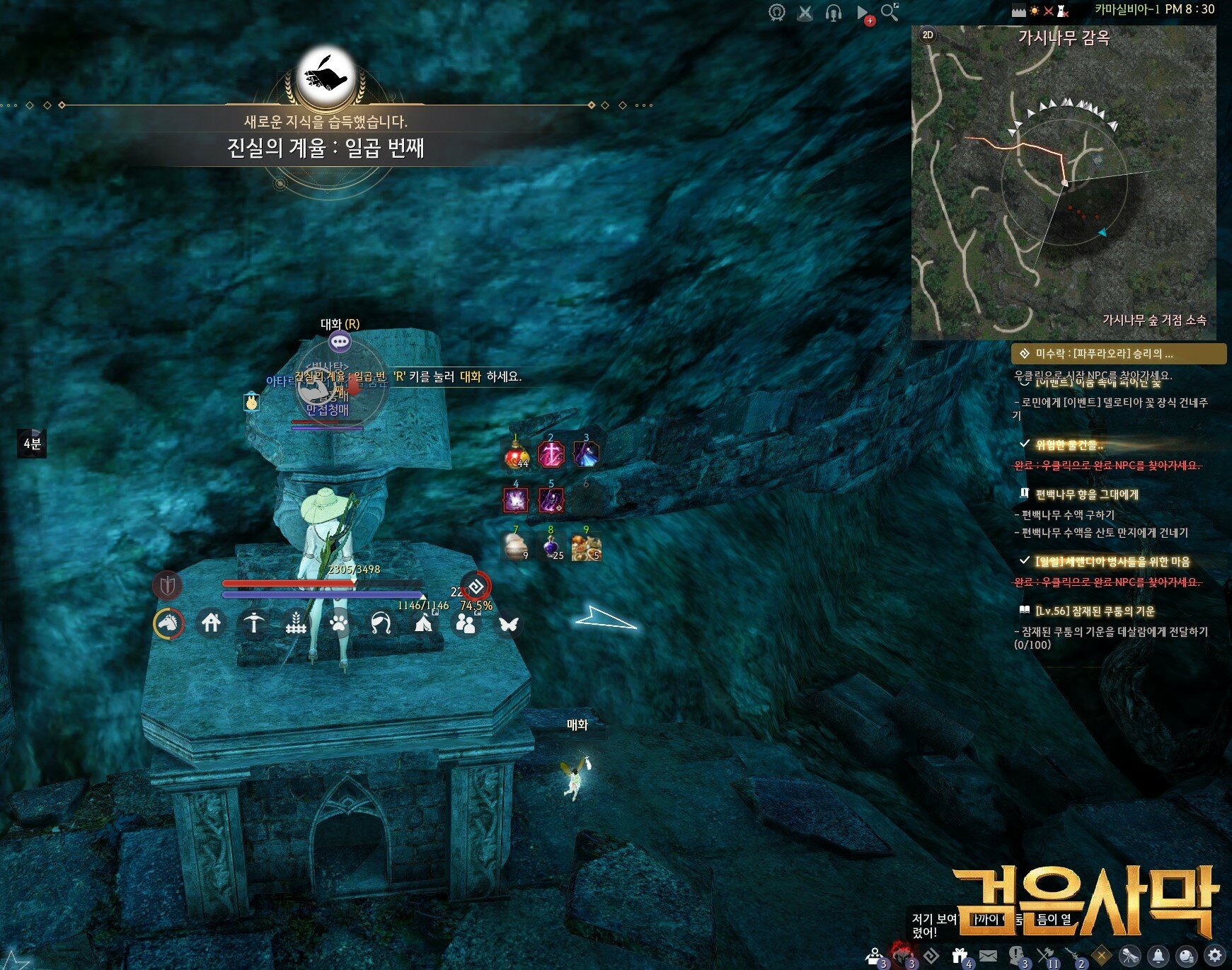Click the notification bell icon

pos(1158,956)
